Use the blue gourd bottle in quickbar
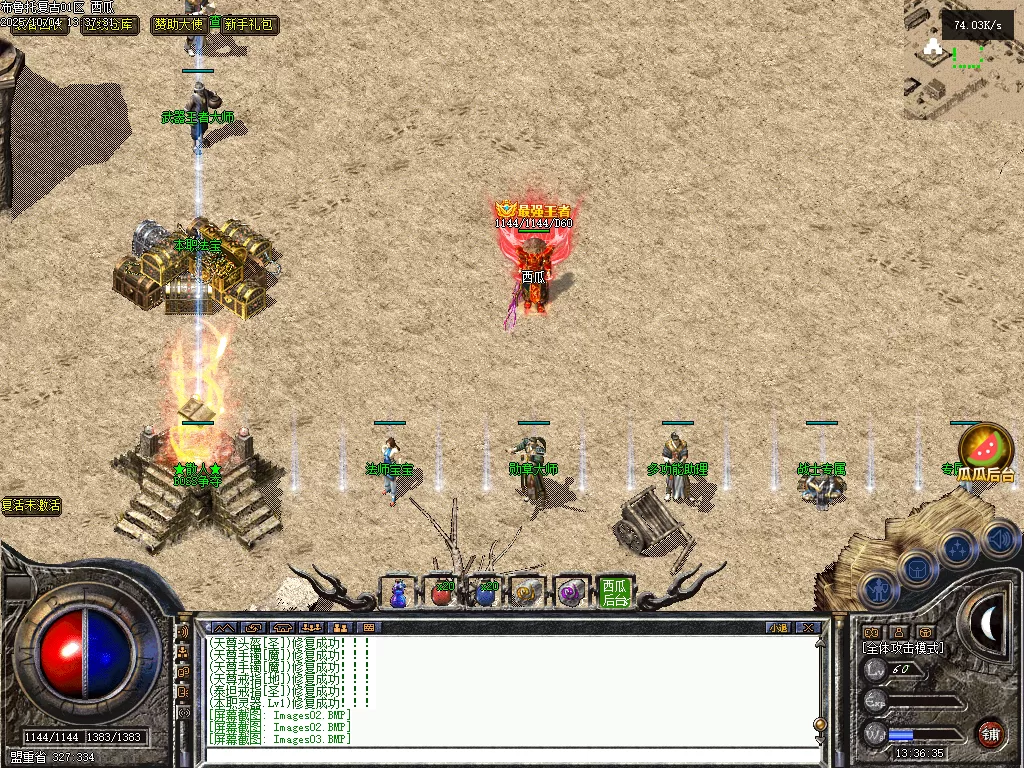Viewport: 1024px width, 768px height. [x=398, y=593]
